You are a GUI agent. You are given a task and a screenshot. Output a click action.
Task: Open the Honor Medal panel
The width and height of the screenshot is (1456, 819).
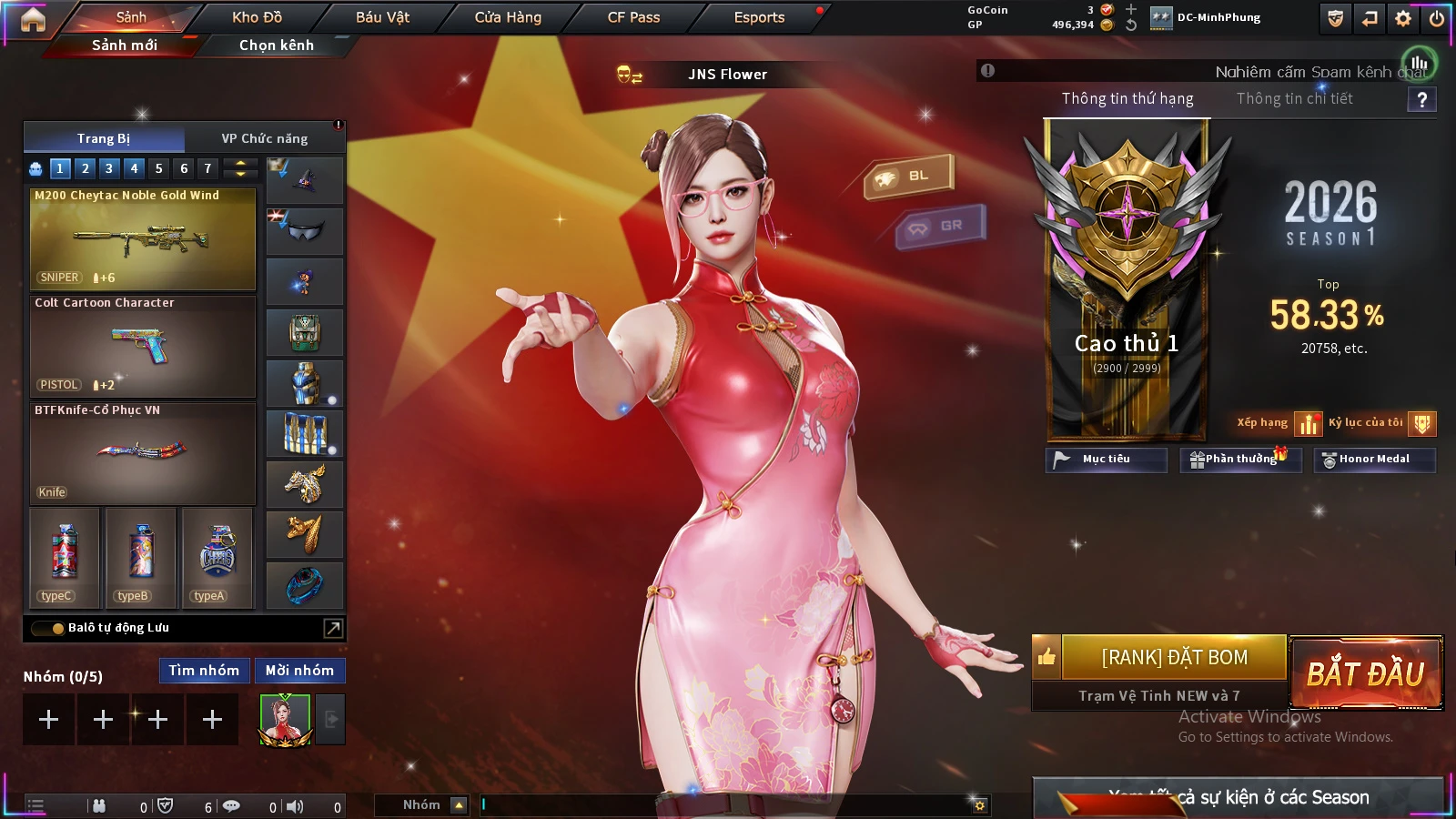[1374, 460]
